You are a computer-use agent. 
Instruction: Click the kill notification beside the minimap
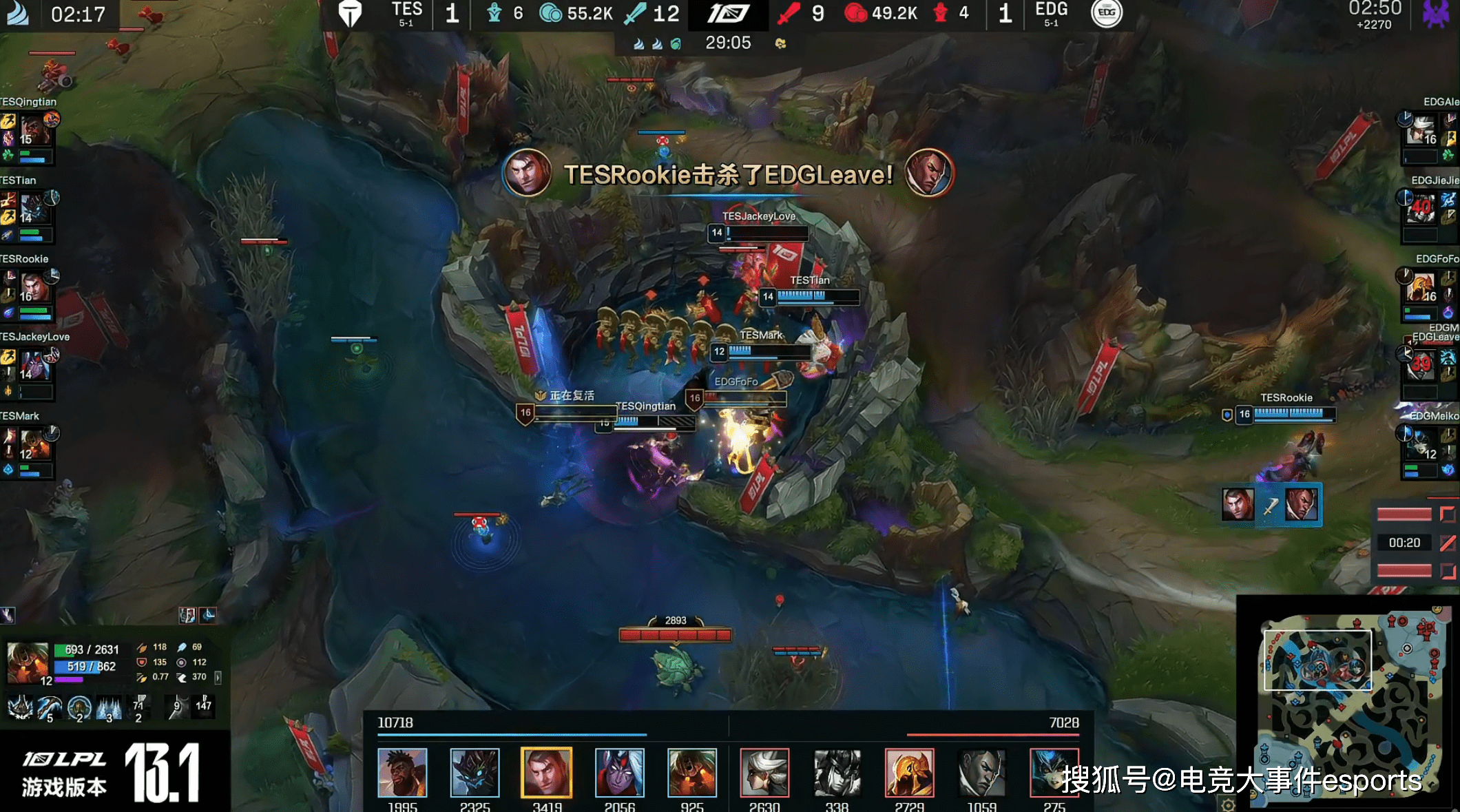click(x=1271, y=506)
